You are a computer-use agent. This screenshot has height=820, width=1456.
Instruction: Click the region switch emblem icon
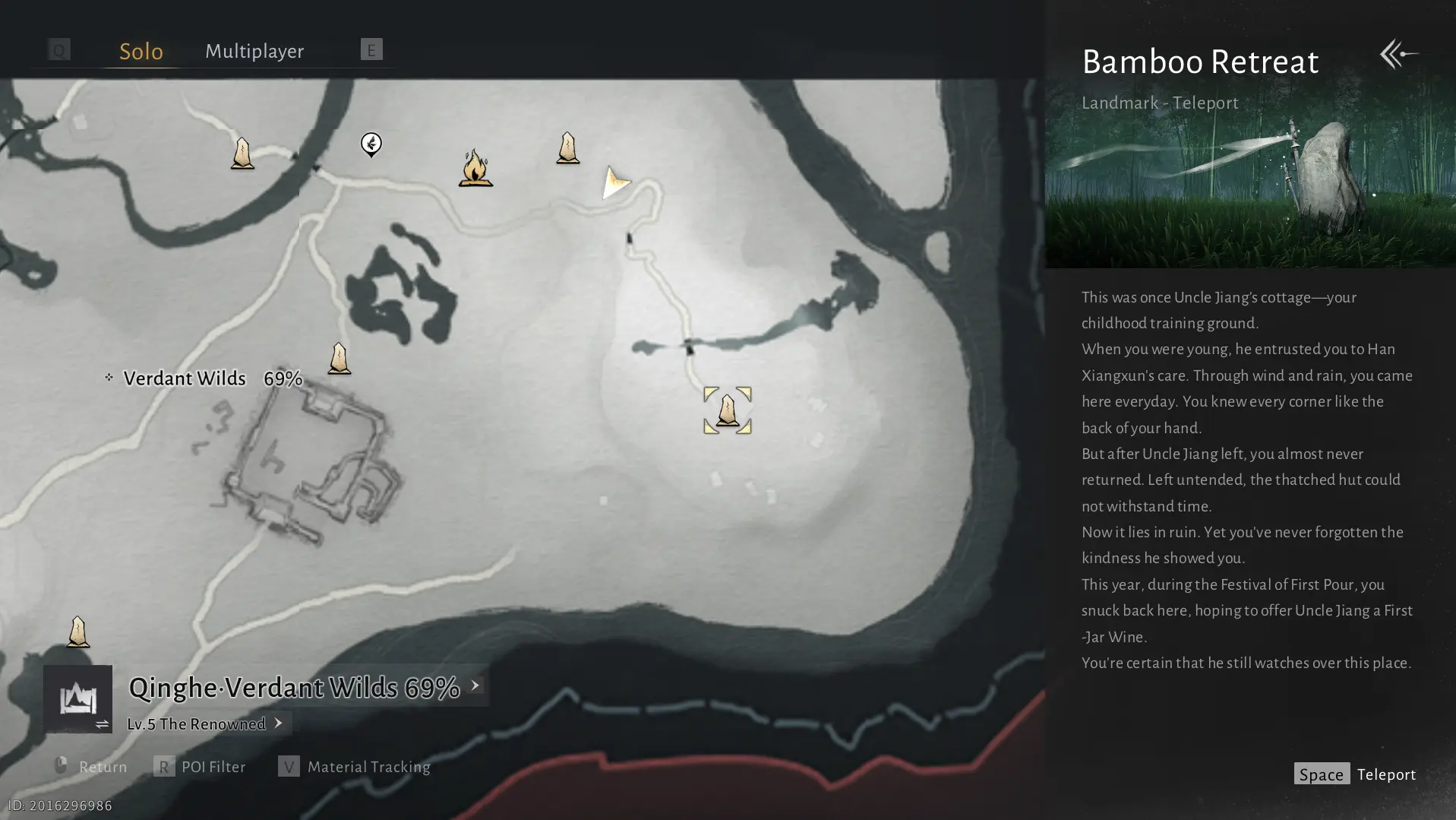(x=77, y=699)
